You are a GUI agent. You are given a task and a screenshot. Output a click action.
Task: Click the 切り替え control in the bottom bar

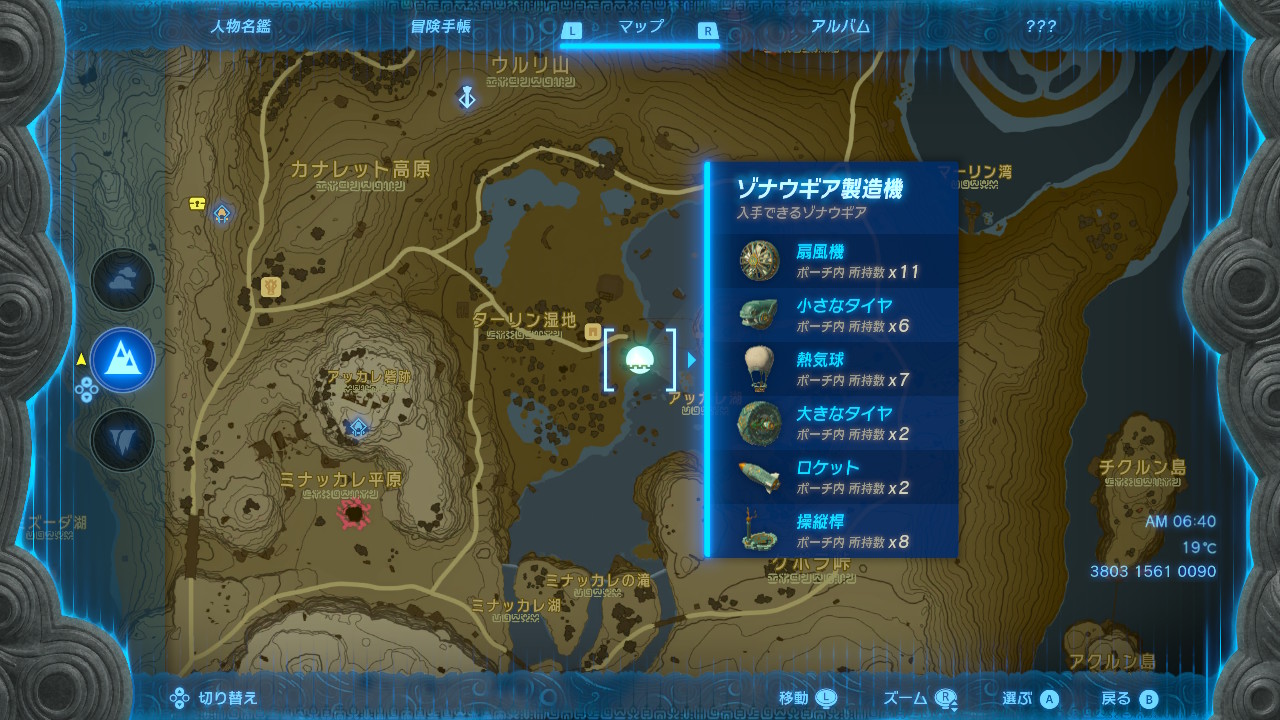pyautogui.click(x=213, y=698)
